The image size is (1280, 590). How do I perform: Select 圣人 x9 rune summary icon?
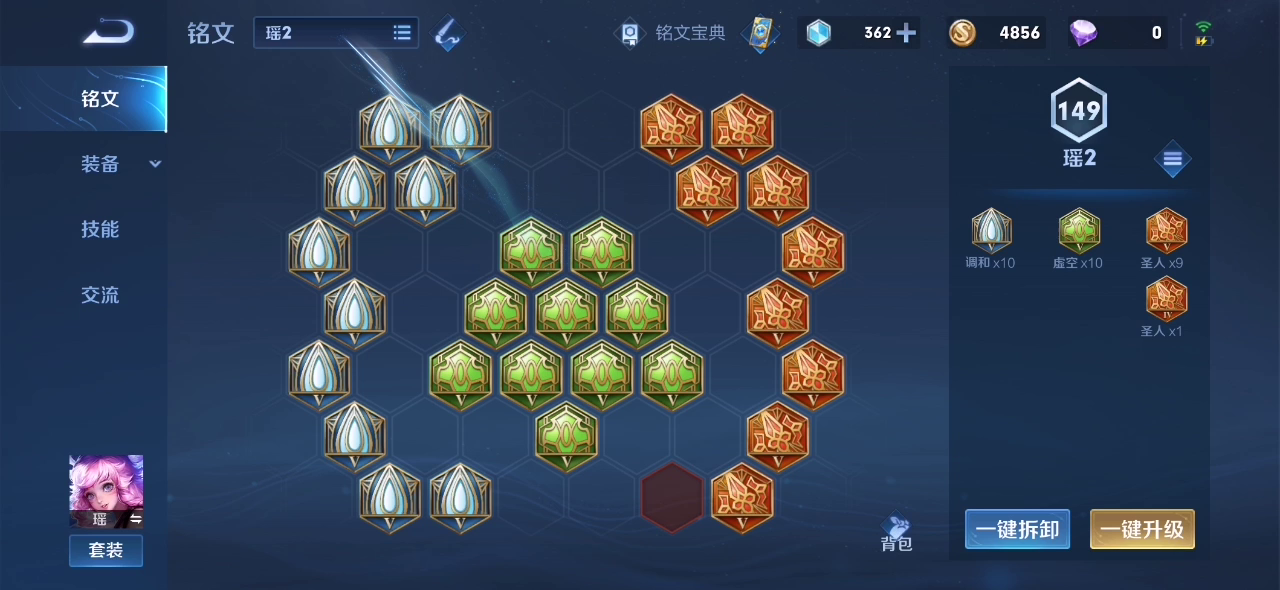tap(1166, 230)
